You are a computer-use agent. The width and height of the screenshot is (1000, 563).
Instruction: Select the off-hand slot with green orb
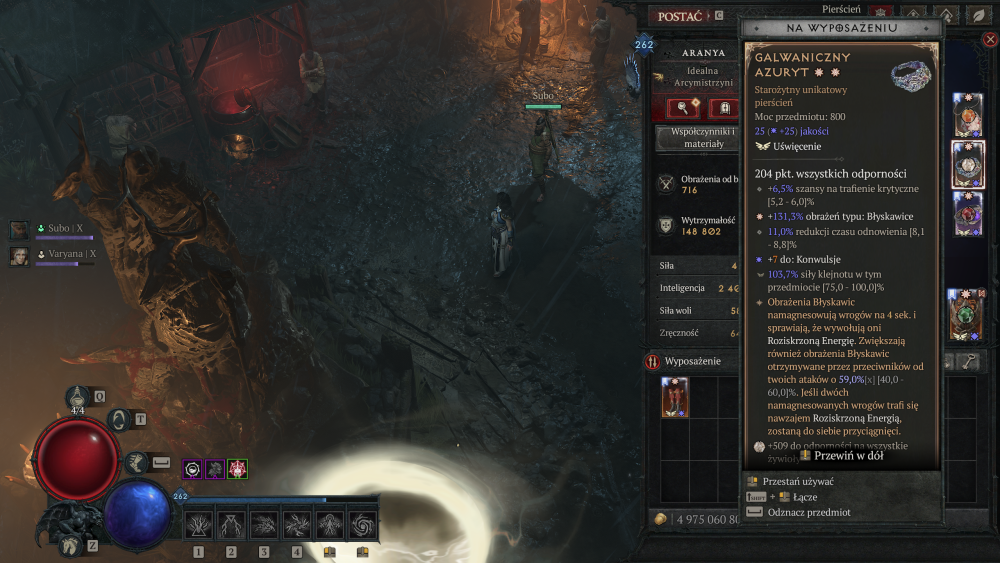(x=967, y=313)
